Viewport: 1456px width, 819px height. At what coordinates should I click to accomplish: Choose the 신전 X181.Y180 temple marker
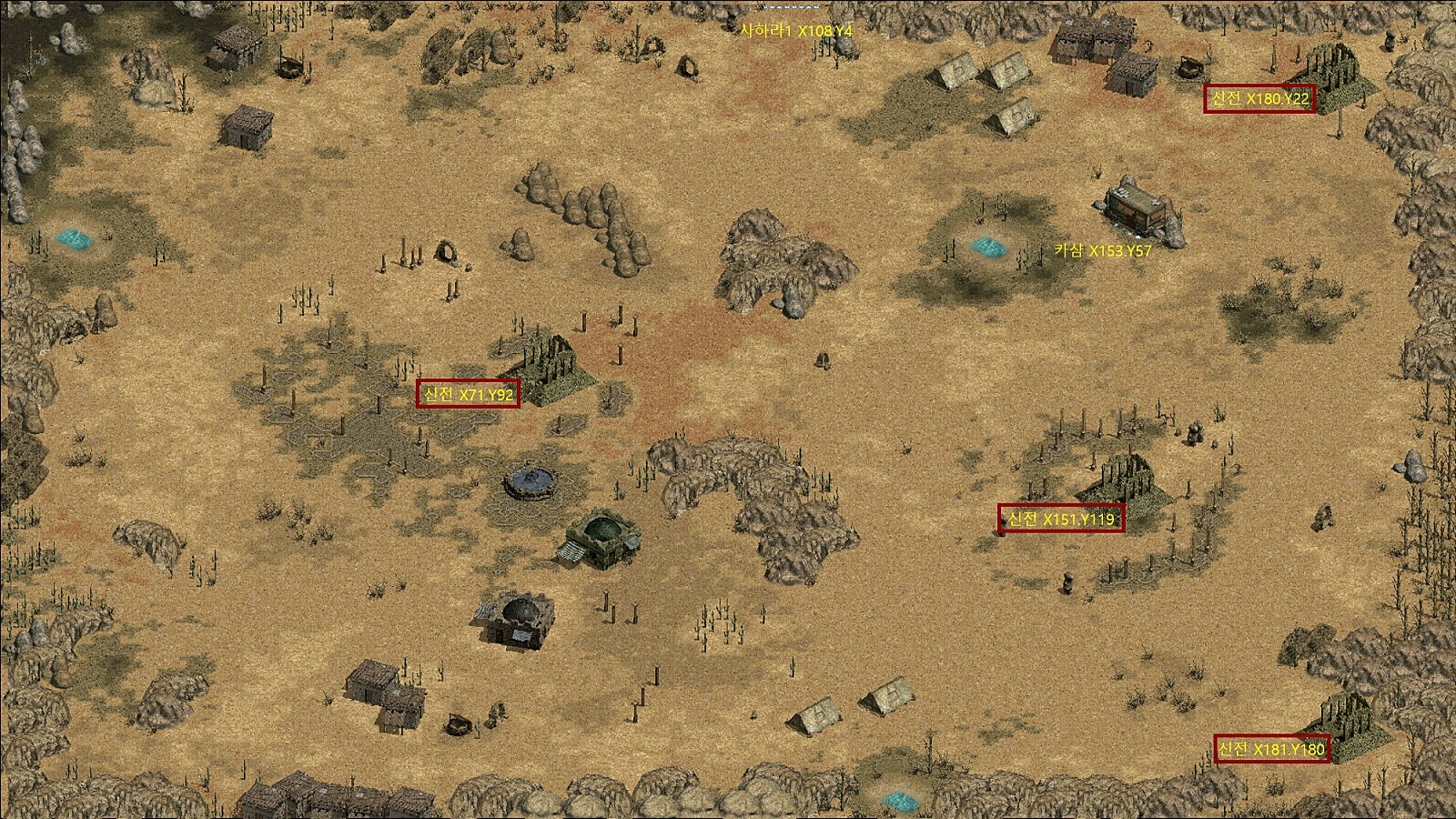(1271, 749)
